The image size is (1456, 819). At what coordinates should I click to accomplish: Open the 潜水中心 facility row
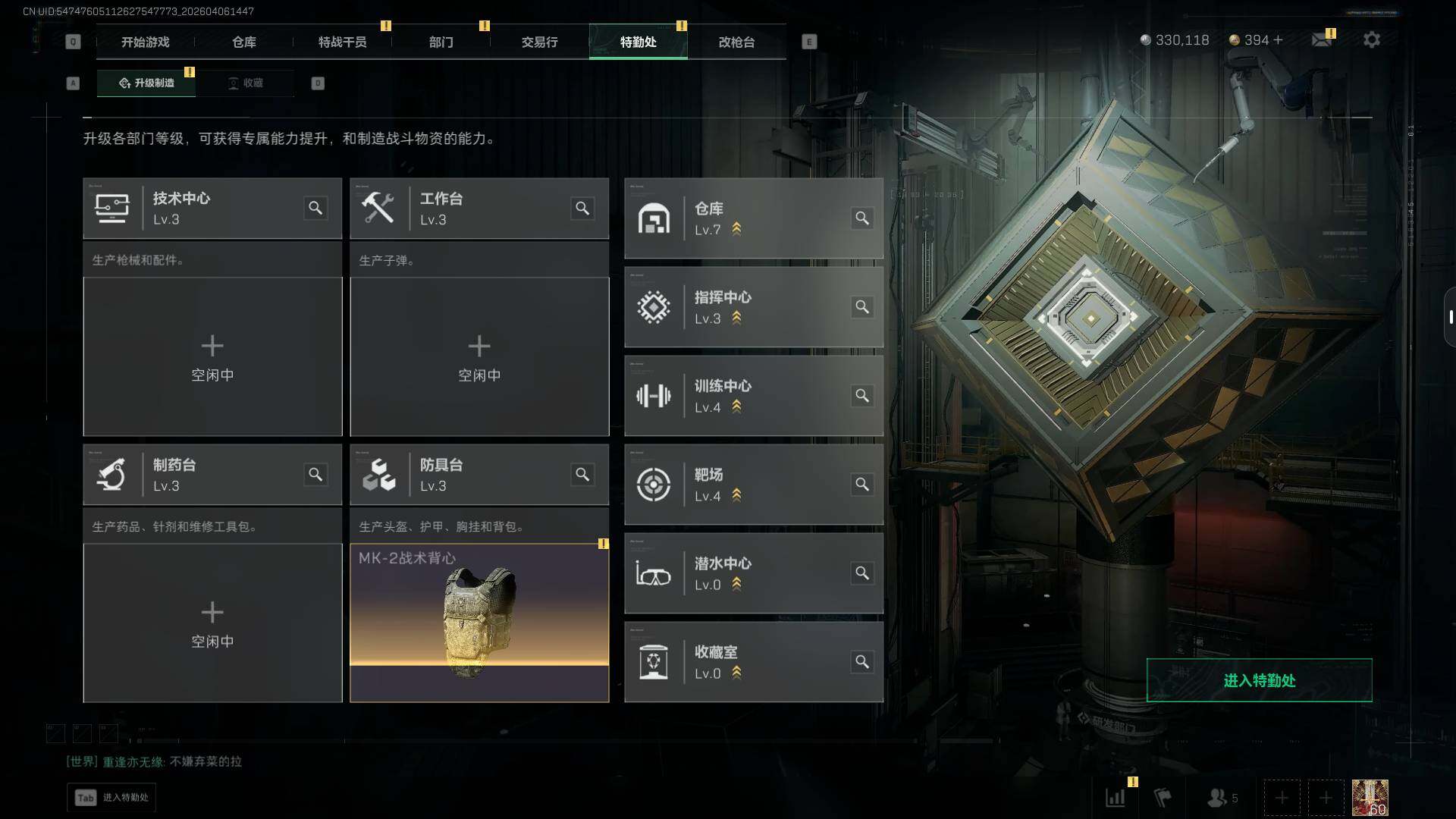pos(753,573)
